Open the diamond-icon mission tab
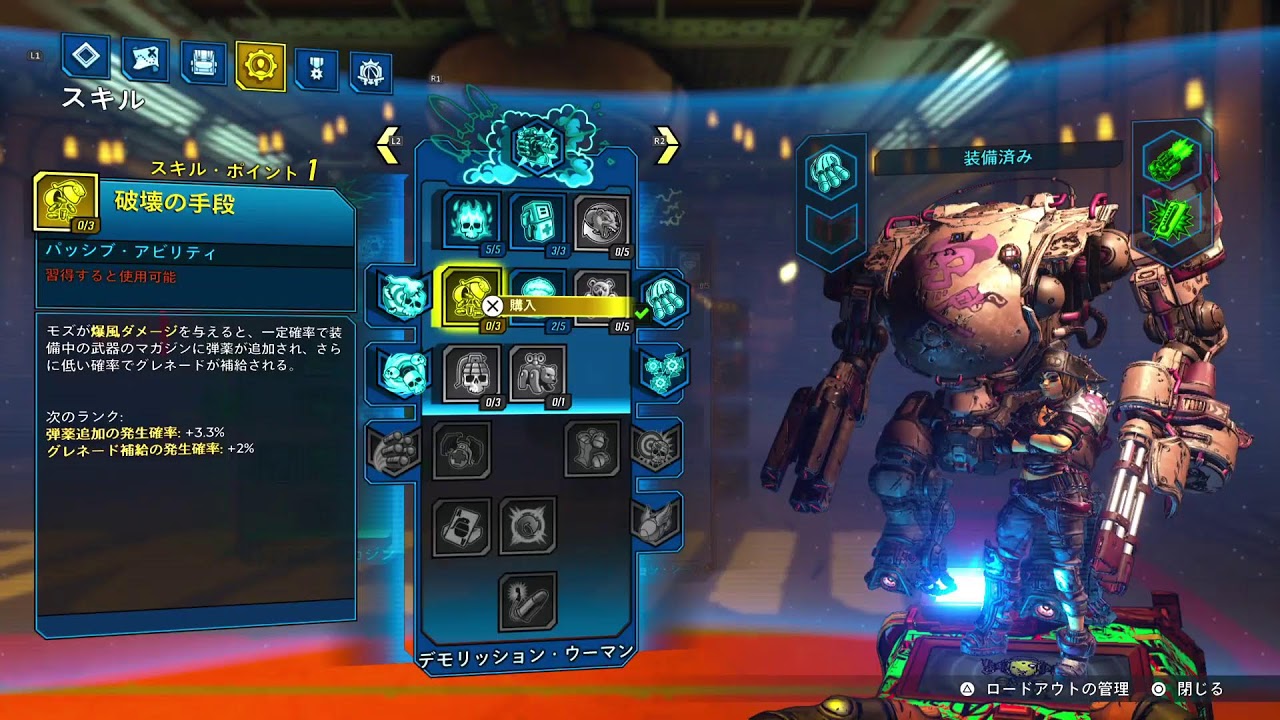The height and width of the screenshot is (720, 1280). [85, 56]
